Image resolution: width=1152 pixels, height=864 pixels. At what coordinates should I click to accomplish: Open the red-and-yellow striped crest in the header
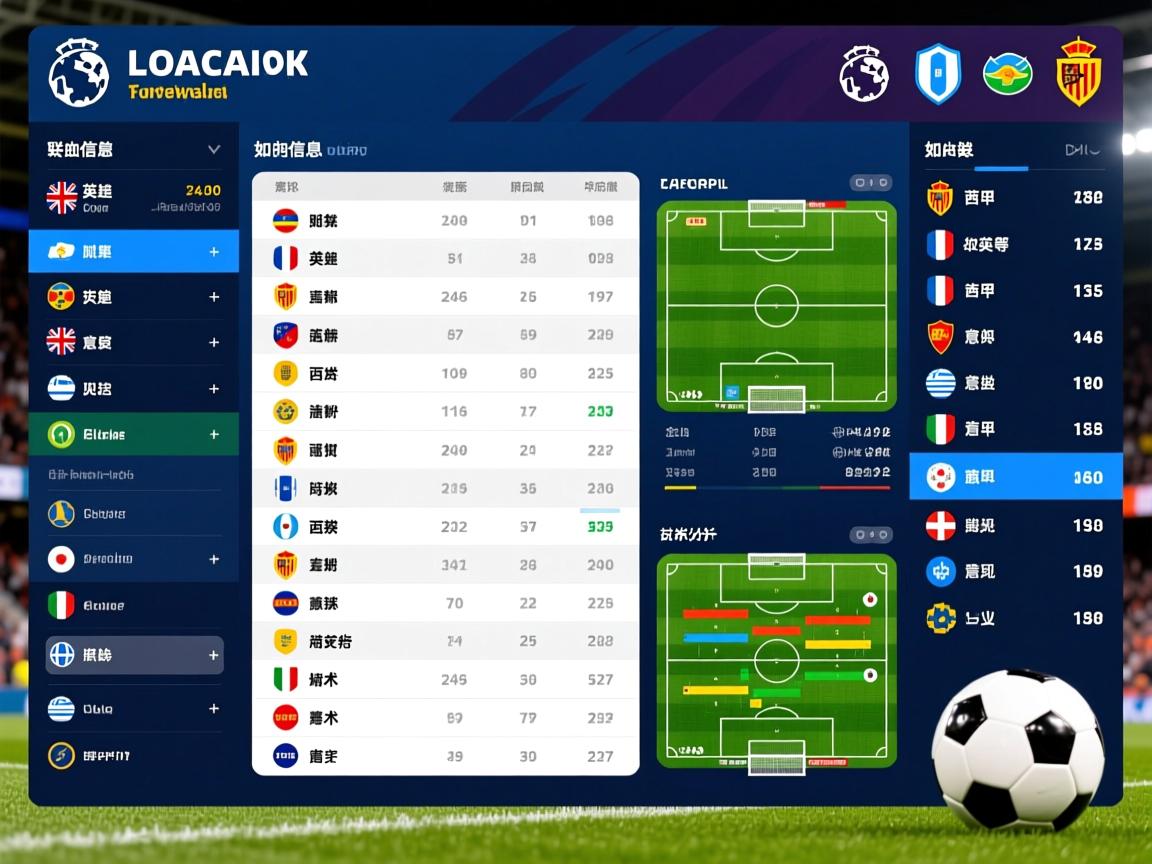click(1078, 74)
